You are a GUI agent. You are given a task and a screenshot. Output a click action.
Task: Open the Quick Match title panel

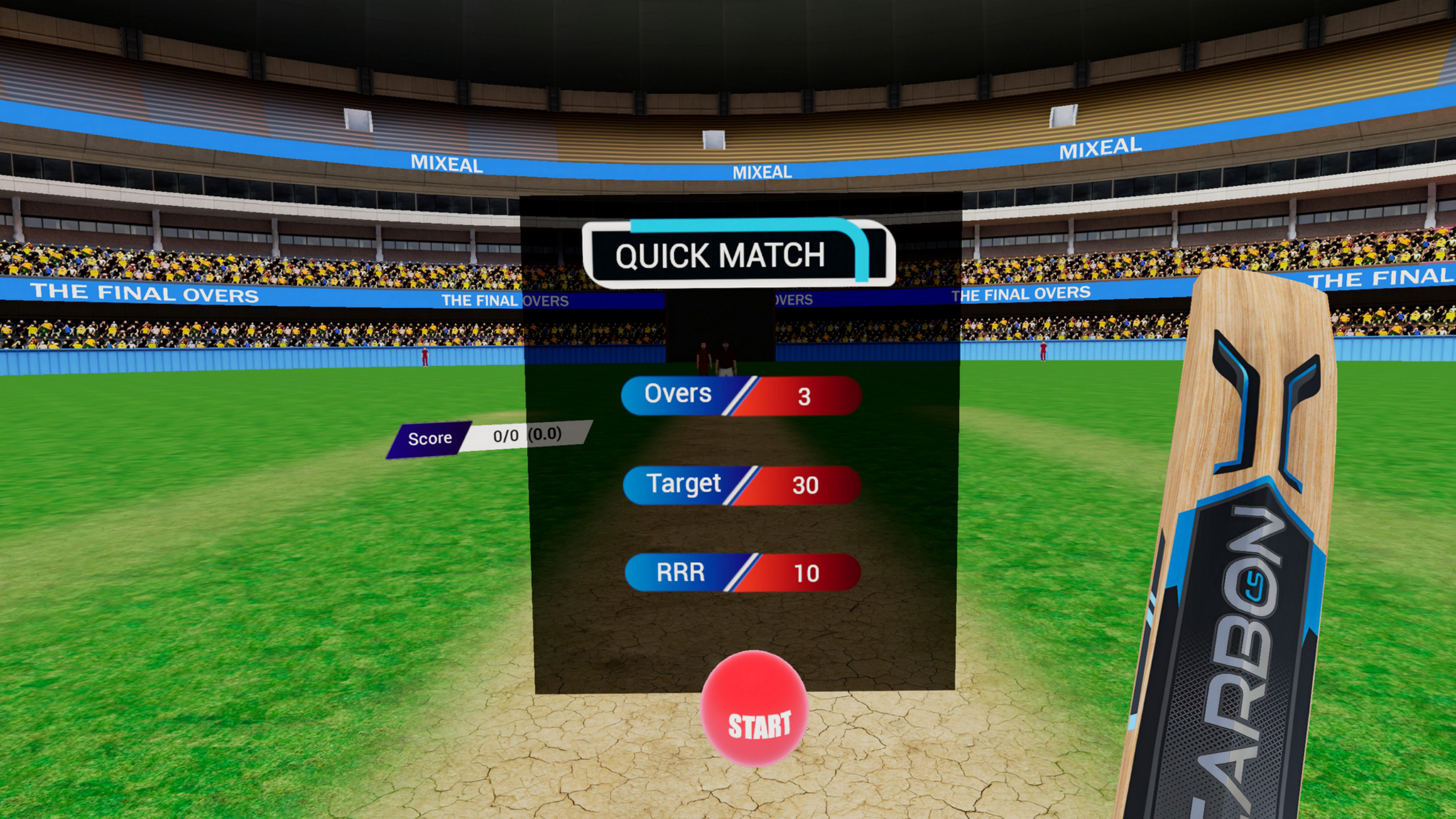(734, 256)
